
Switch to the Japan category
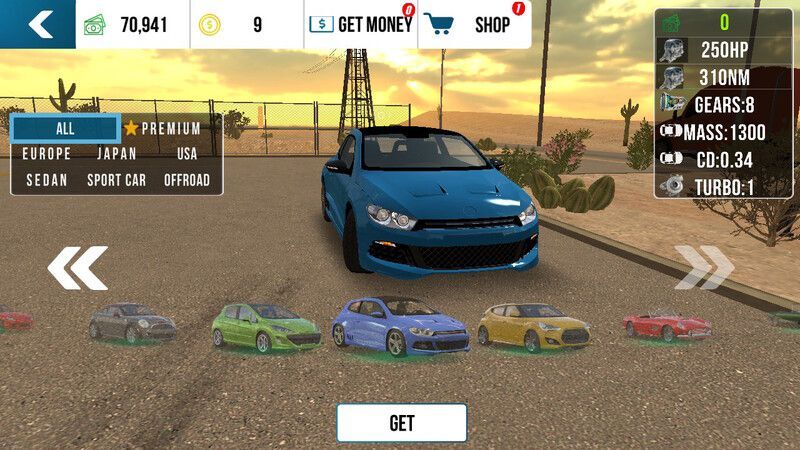click(x=116, y=154)
